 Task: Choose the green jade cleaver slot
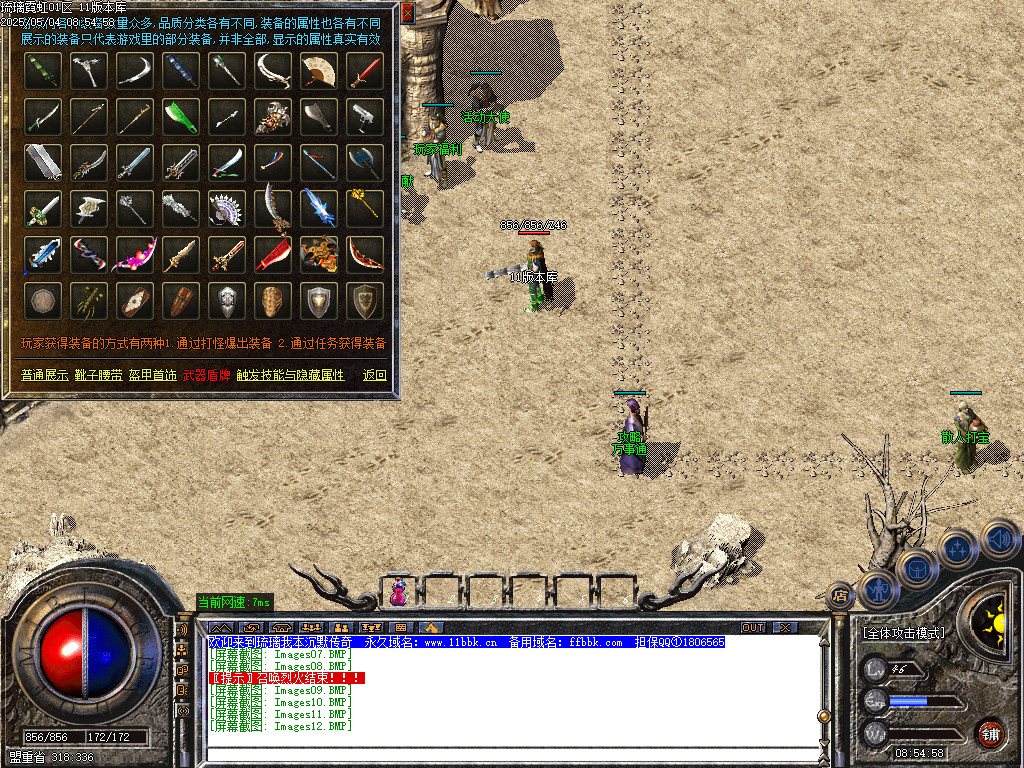[x=180, y=116]
